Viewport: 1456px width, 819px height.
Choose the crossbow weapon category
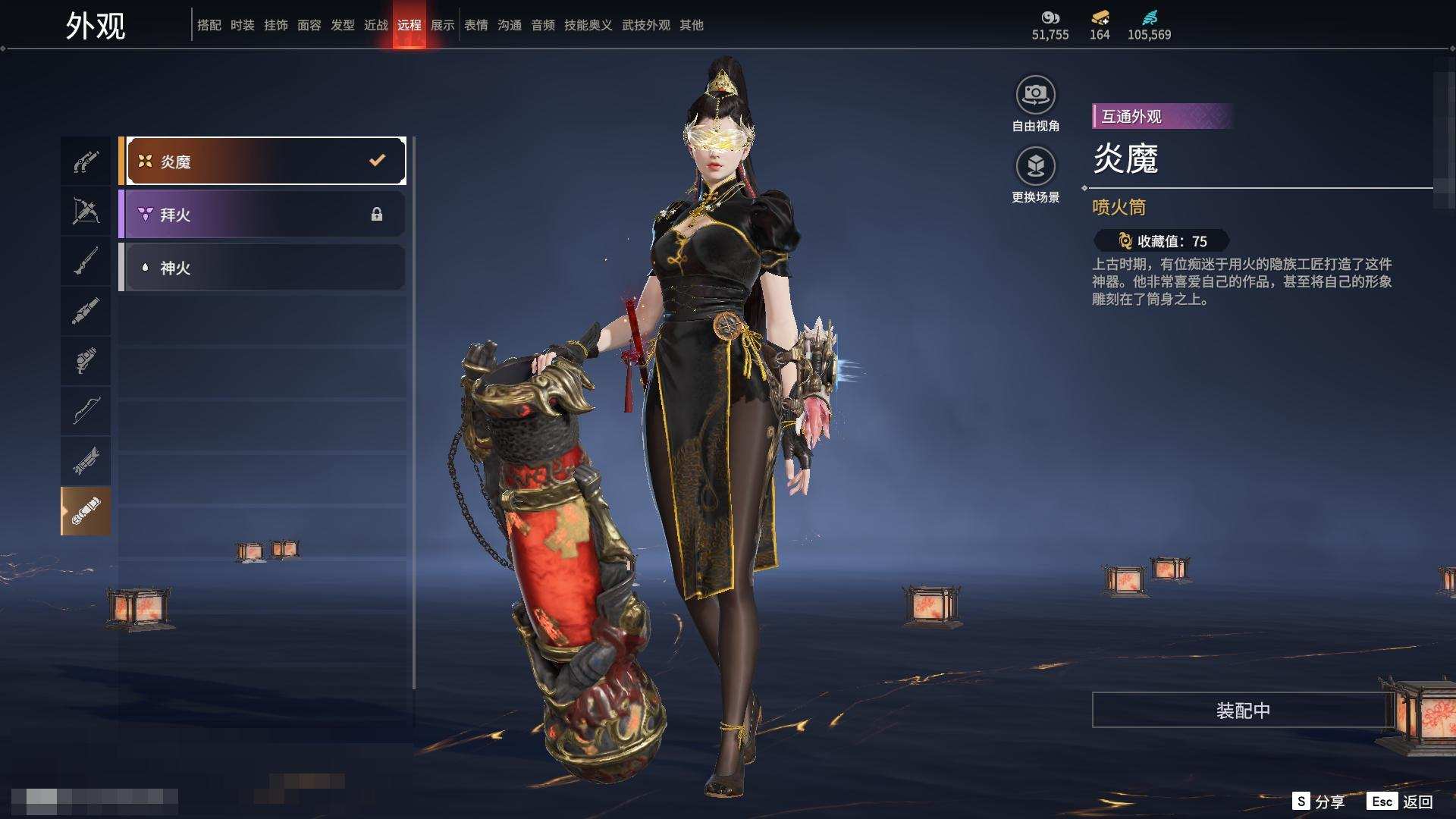86,212
